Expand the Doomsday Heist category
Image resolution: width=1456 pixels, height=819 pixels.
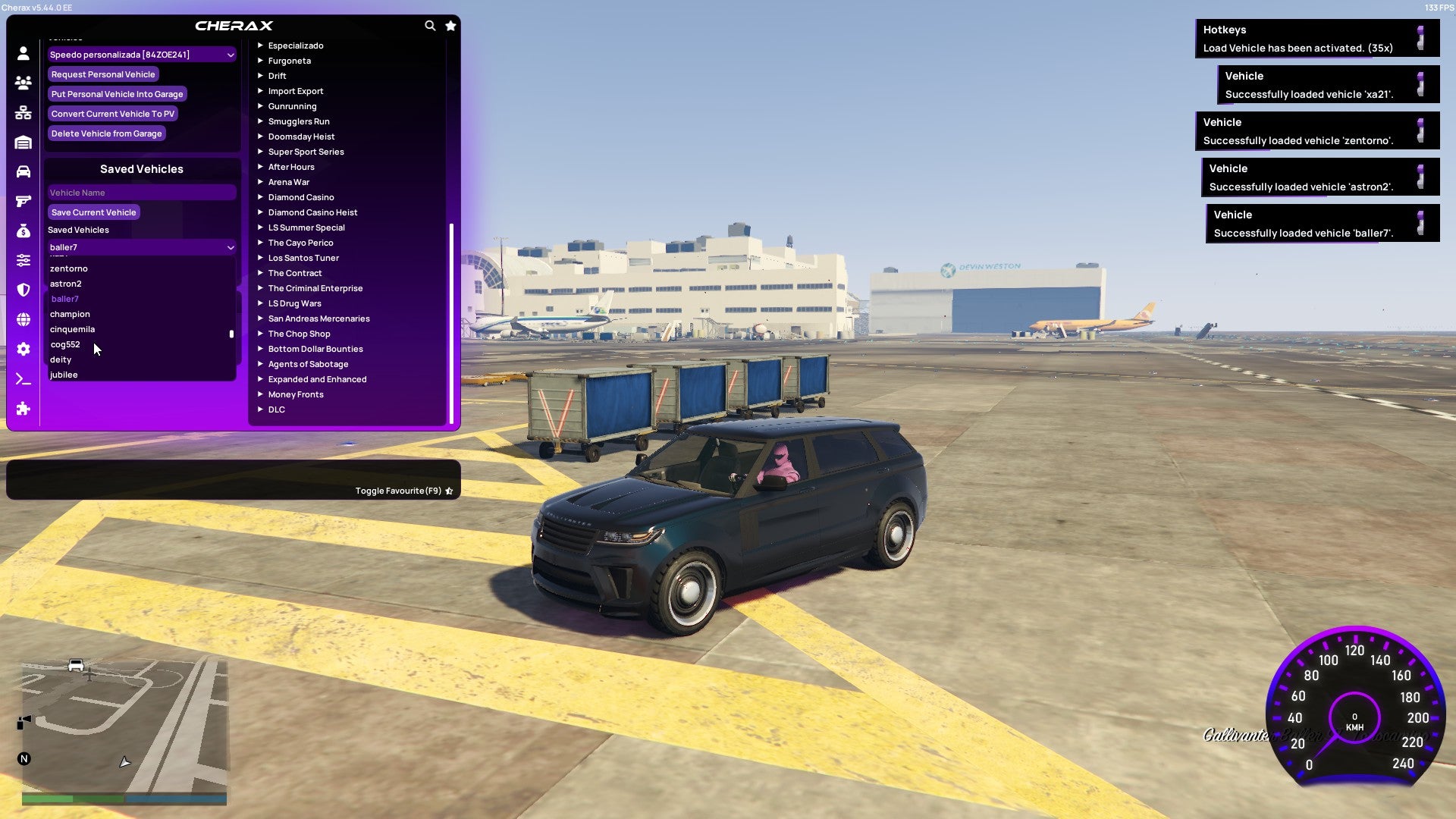click(300, 136)
